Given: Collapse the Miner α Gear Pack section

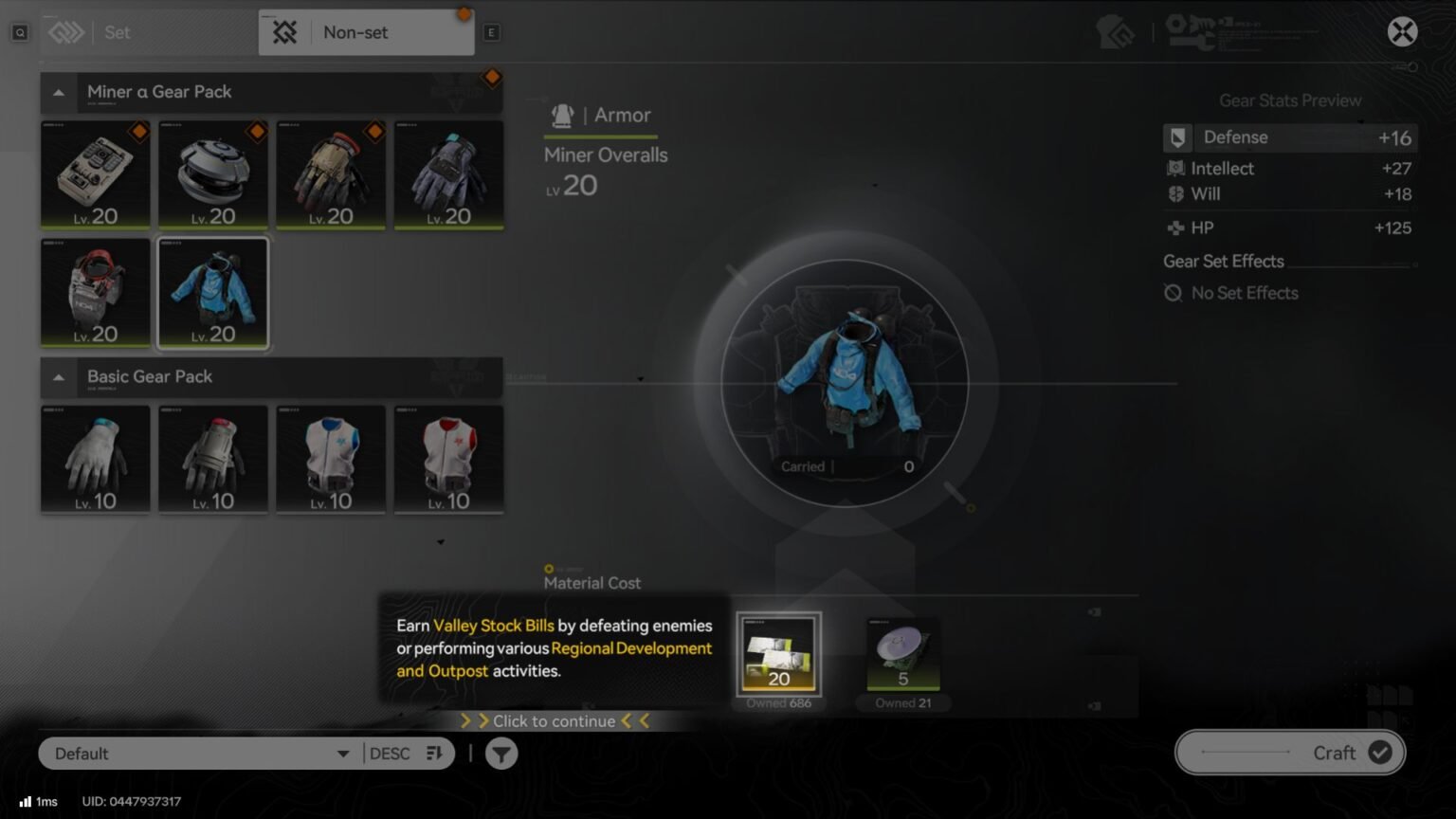Looking at the screenshot, I should [59, 92].
